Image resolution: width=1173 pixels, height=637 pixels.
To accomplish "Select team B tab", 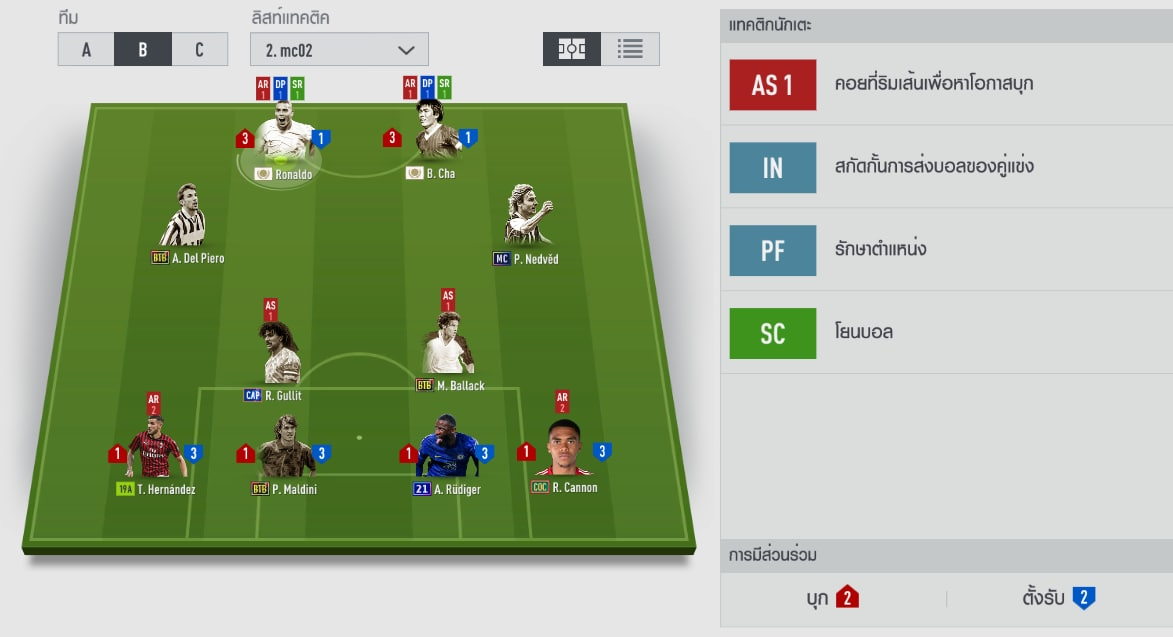I will 143,50.
